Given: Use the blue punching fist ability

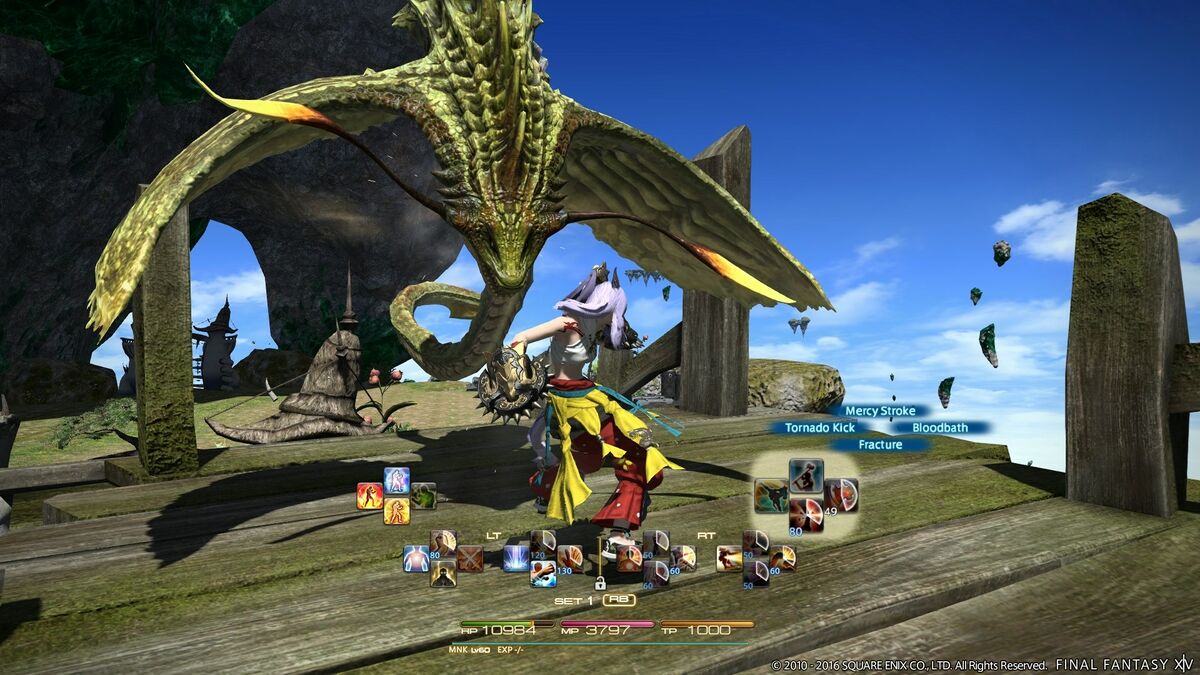Looking at the screenshot, I should click(543, 573).
